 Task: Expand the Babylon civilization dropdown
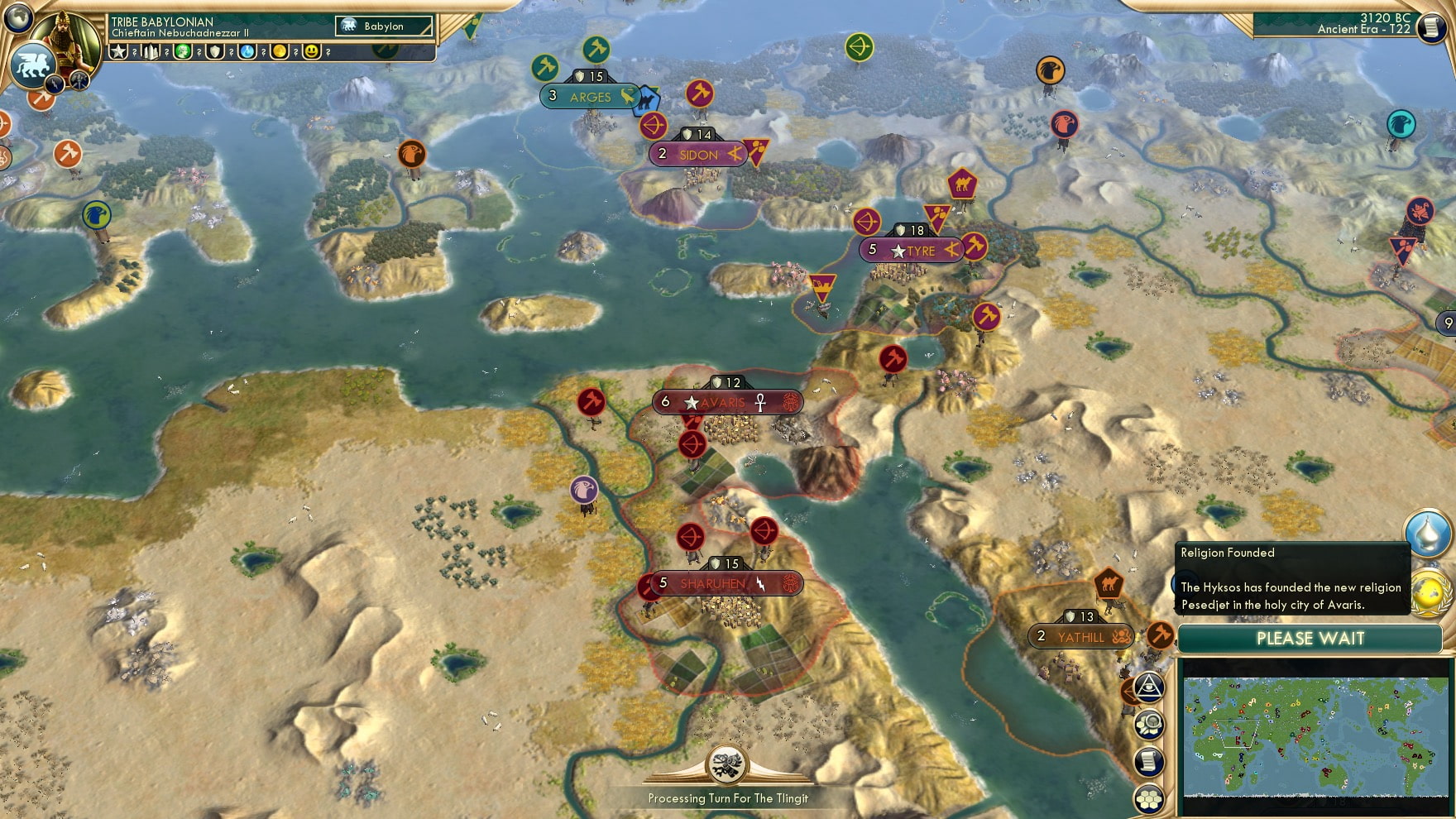[383, 26]
